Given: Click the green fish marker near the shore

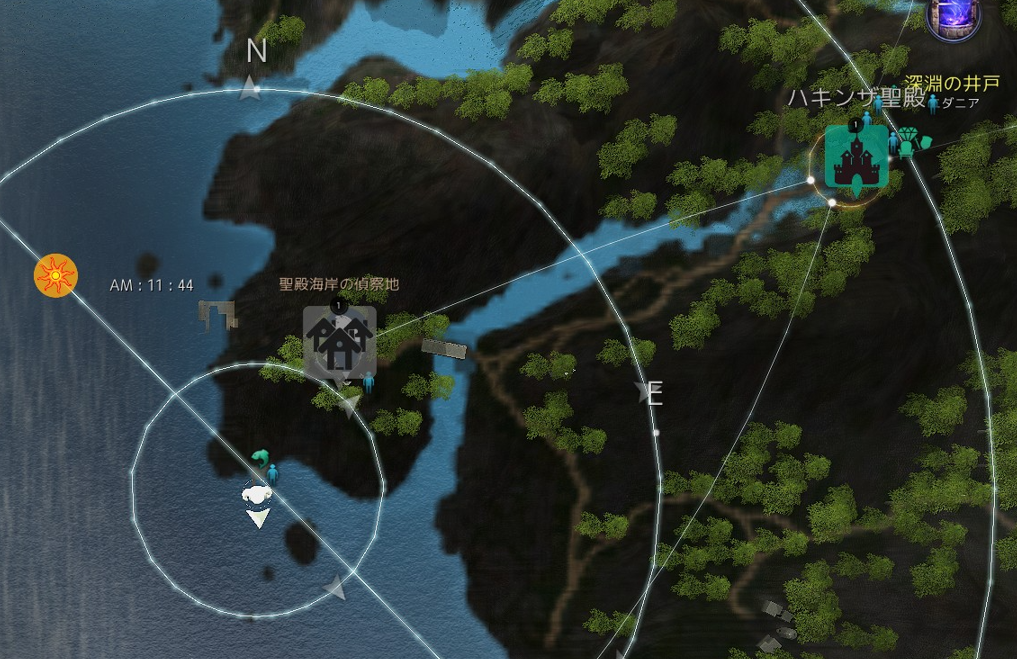Looking at the screenshot, I should click(x=261, y=459).
